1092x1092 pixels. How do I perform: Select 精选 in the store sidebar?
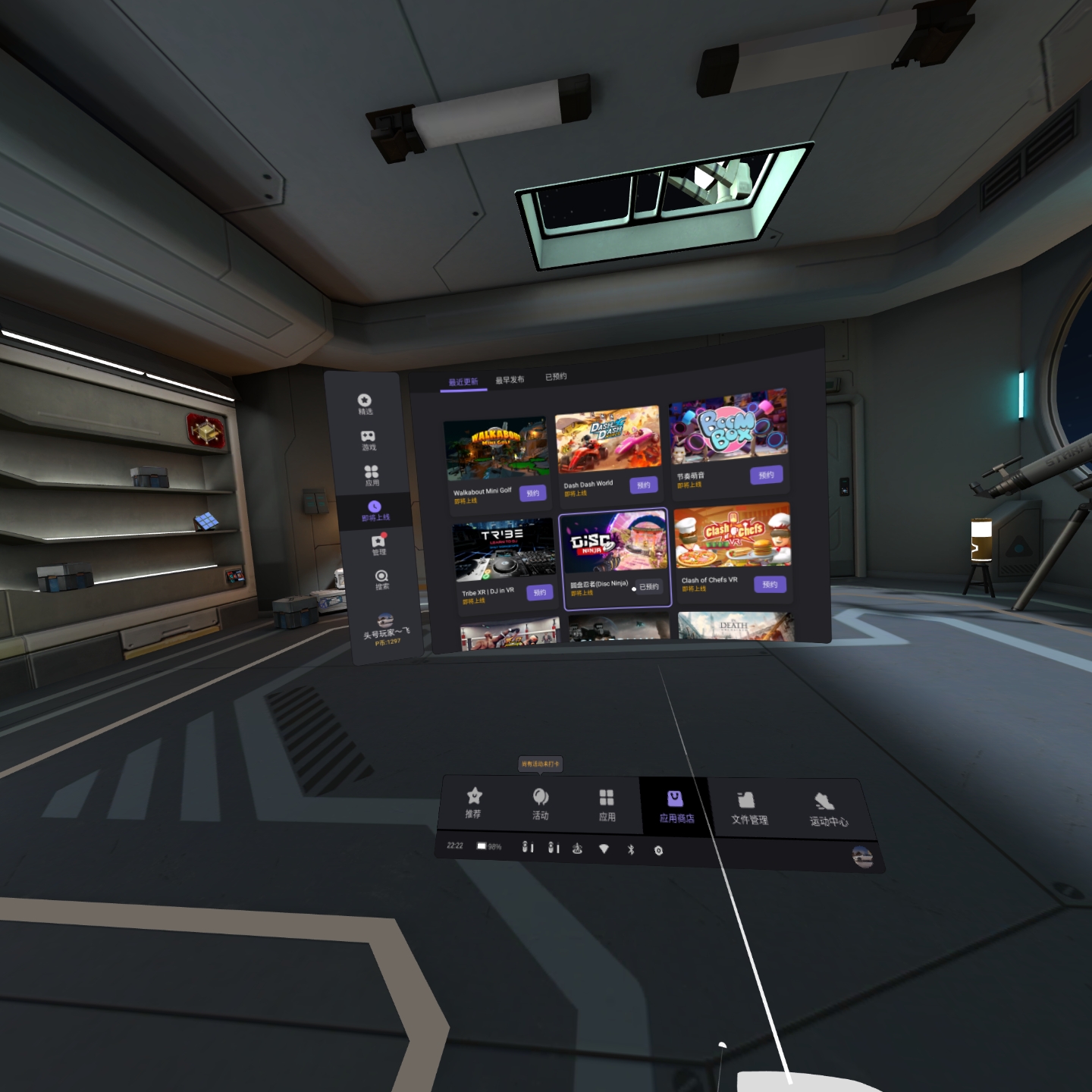tap(365, 404)
